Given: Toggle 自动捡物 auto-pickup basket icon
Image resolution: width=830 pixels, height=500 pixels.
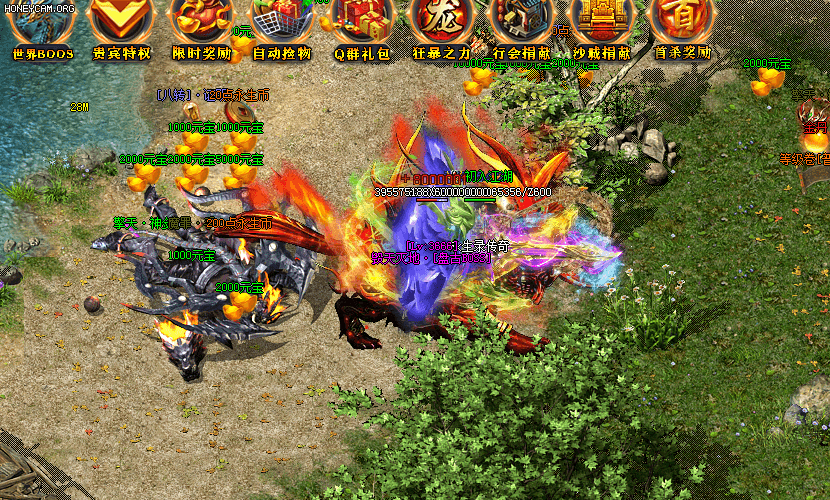Looking at the screenshot, I should [x=281, y=24].
